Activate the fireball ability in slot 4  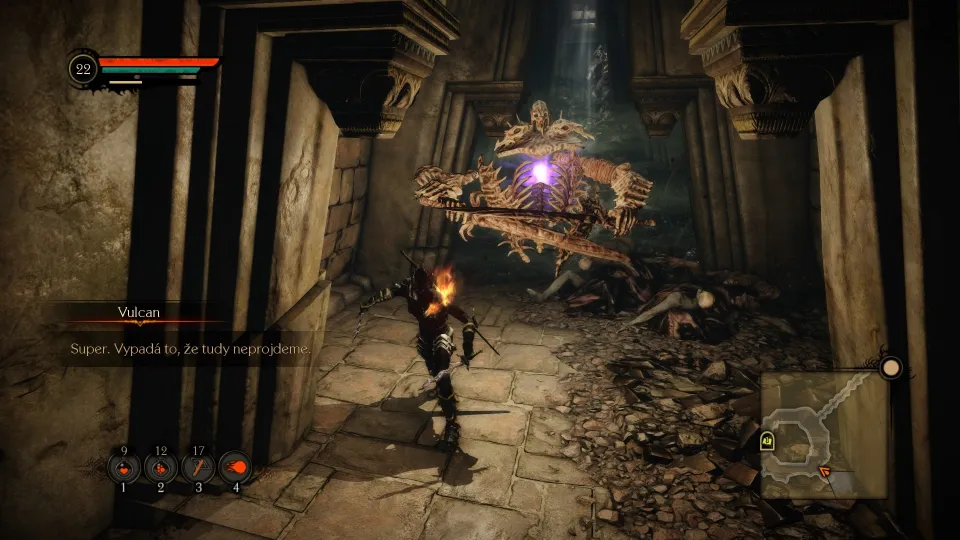pos(236,467)
